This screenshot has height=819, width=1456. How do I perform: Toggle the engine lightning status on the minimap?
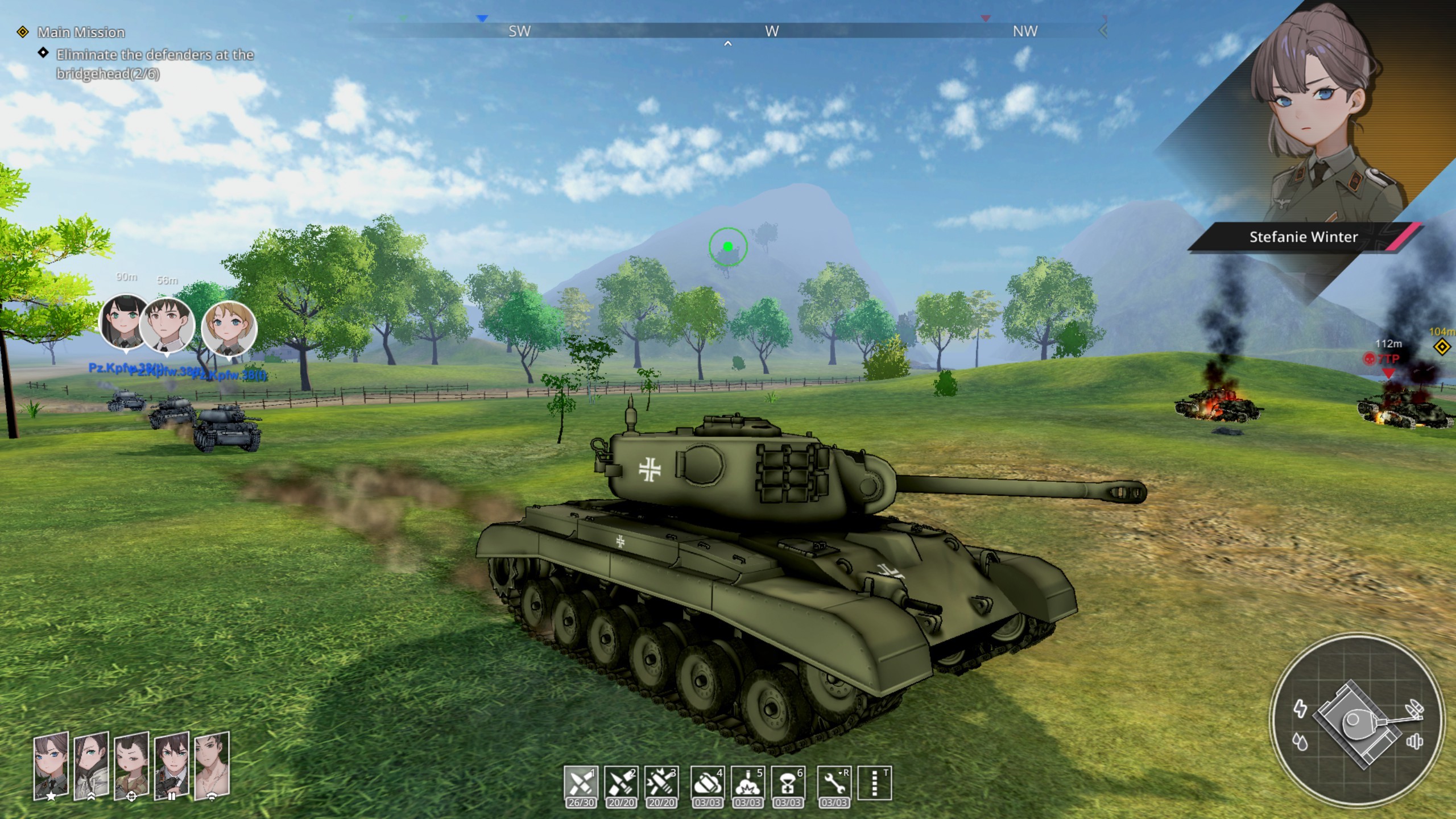[1301, 710]
